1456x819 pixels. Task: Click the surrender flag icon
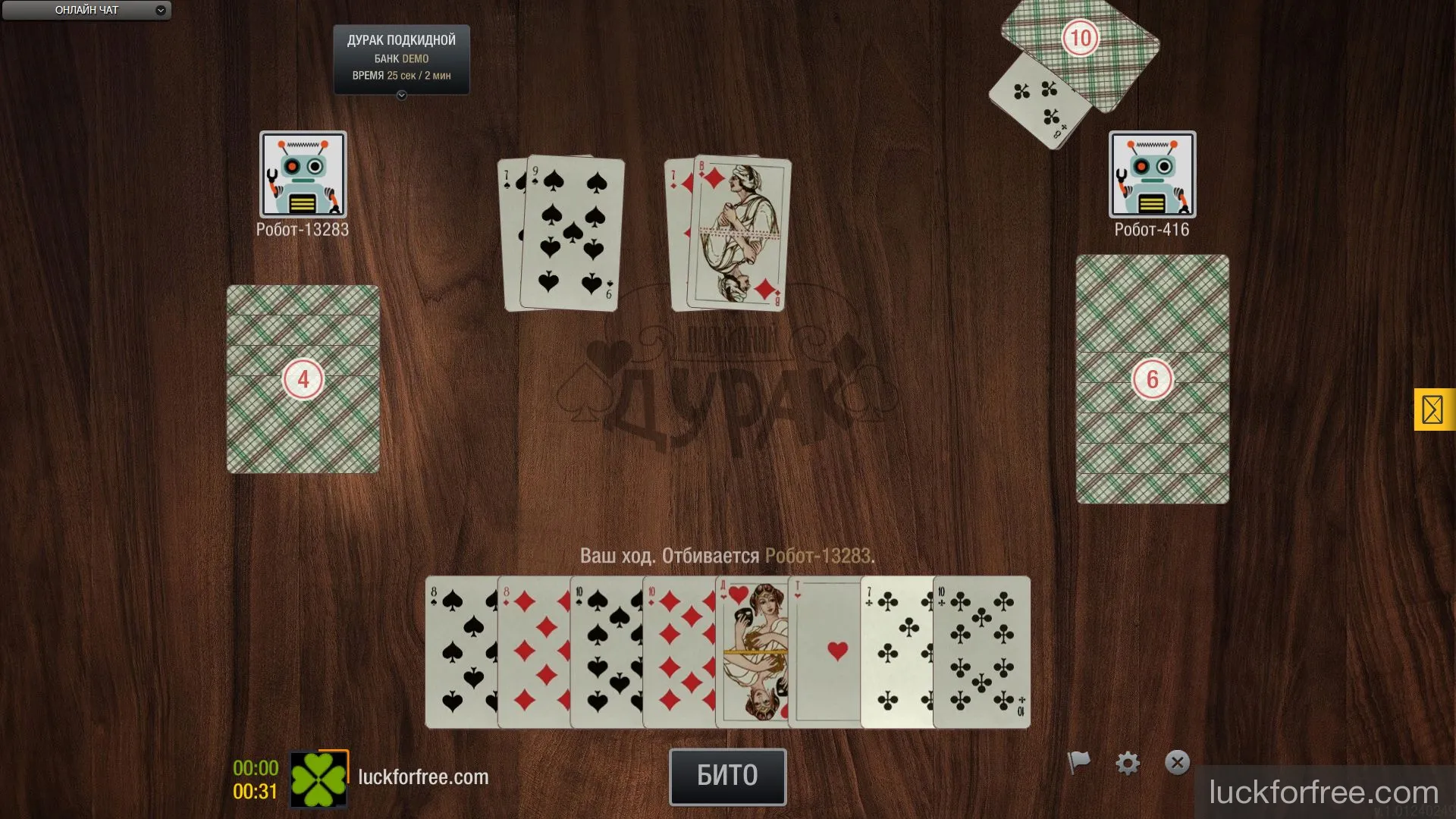pyautogui.click(x=1078, y=761)
